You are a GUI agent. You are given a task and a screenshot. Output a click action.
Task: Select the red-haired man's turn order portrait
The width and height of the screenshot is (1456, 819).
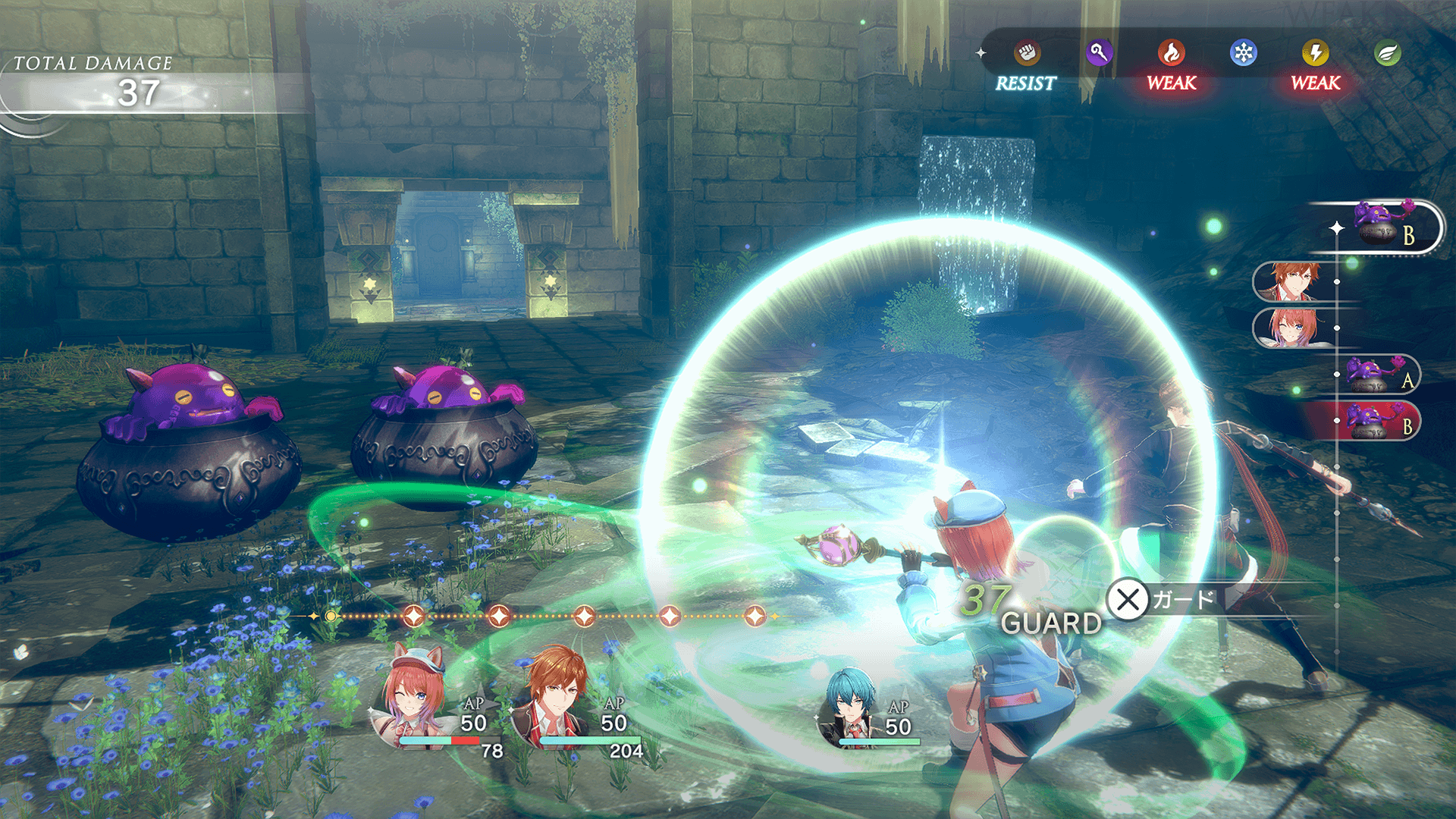coord(1294,281)
